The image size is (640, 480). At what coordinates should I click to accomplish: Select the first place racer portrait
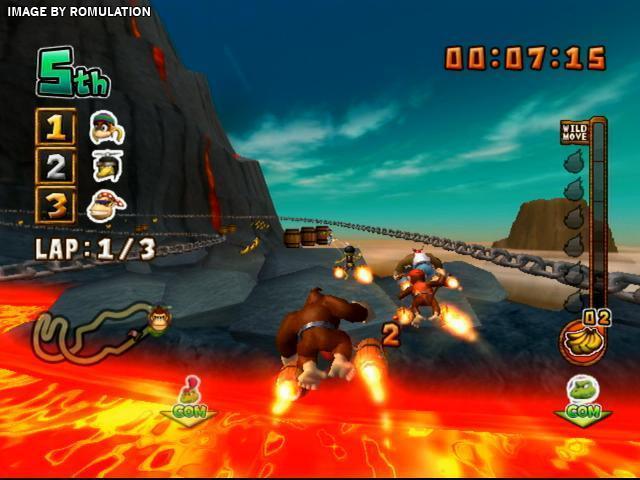point(104,127)
